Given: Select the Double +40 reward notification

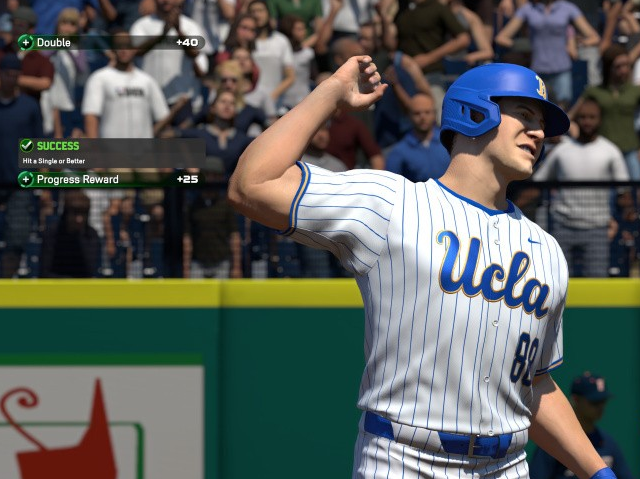Looking at the screenshot, I should coord(110,43).
